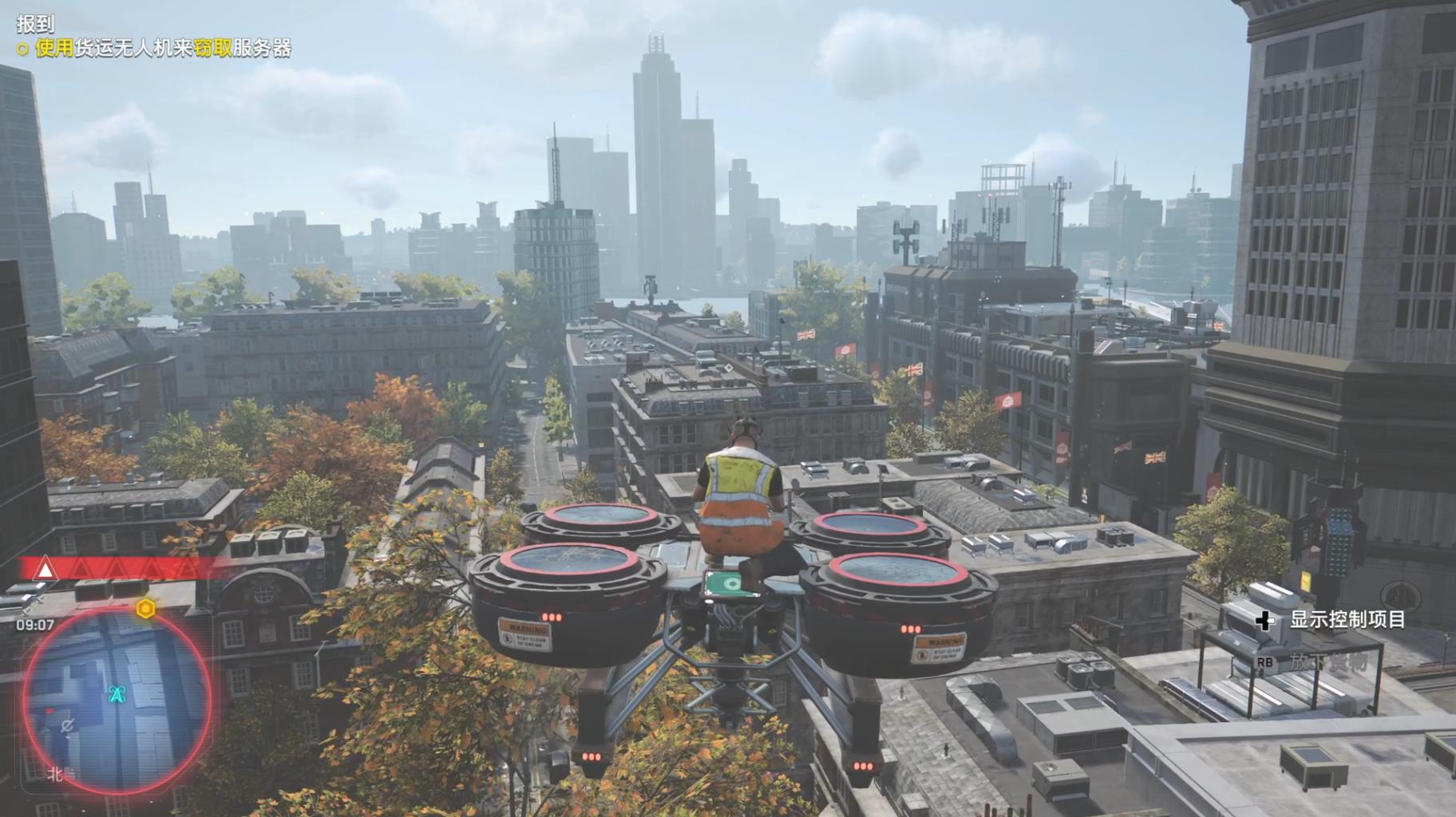This screenshot has height=817, width=1456.
Task: Click the cyan drone icon on the minimap
Action: click(x=117, y=694)
